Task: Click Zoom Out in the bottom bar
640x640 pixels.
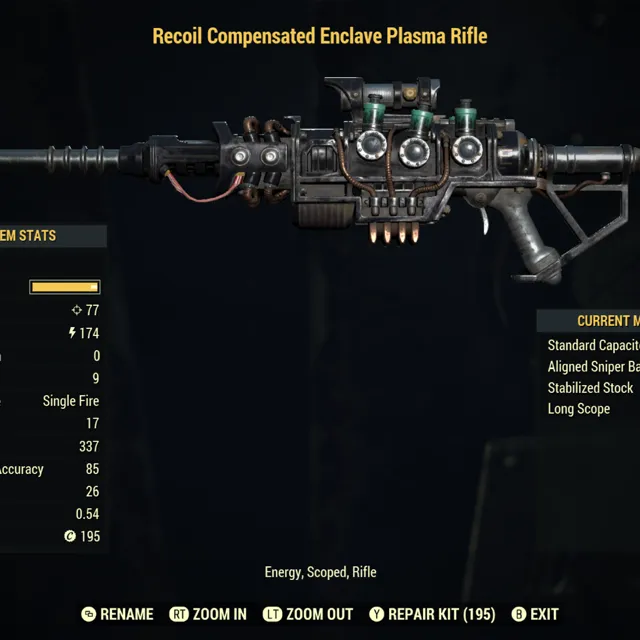Action: [x=309, y=614]
